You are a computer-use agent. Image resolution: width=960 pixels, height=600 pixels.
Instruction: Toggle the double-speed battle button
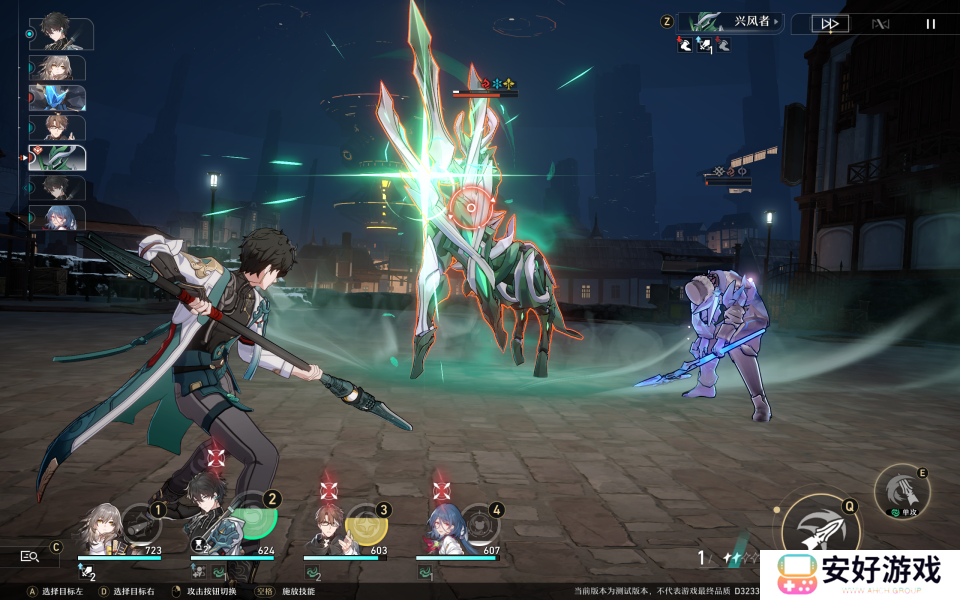829,24
